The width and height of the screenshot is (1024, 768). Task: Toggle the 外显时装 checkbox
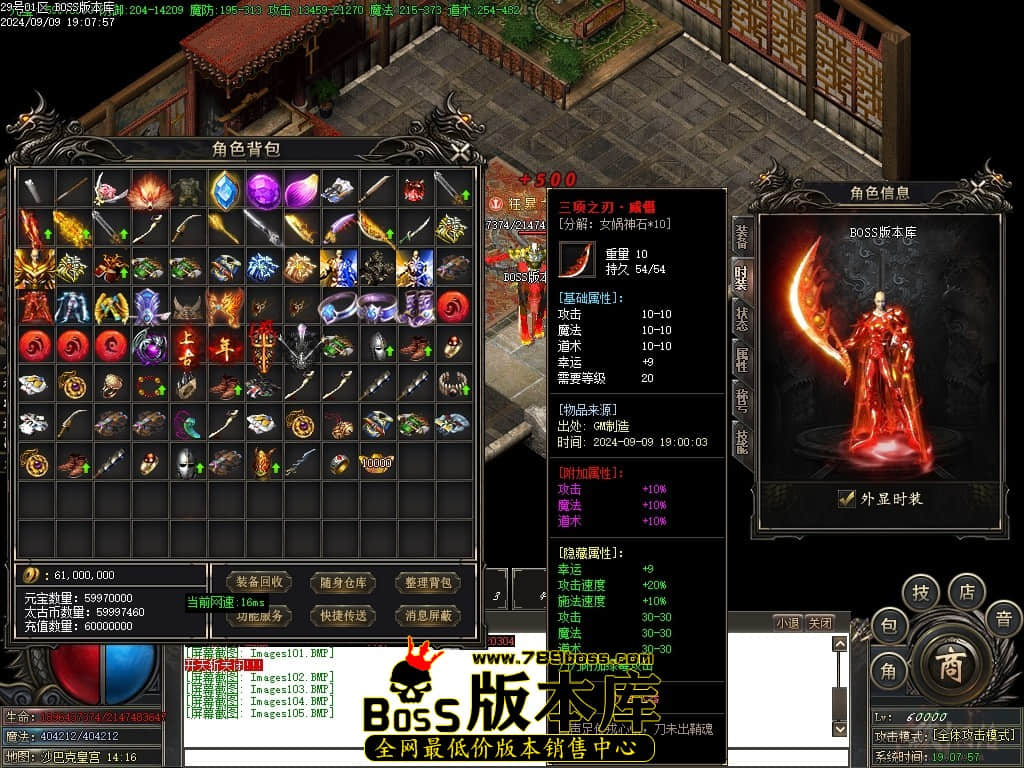click(x=847, y=498)
